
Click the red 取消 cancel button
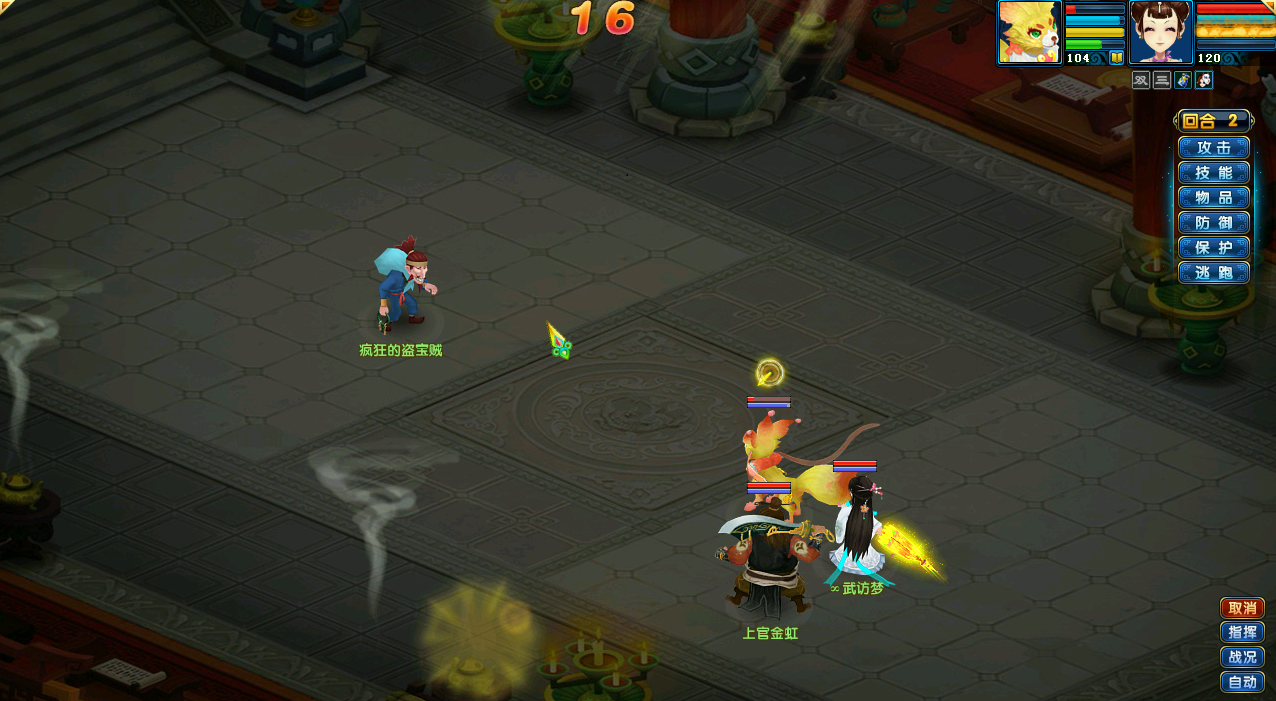pos(1242,608)
